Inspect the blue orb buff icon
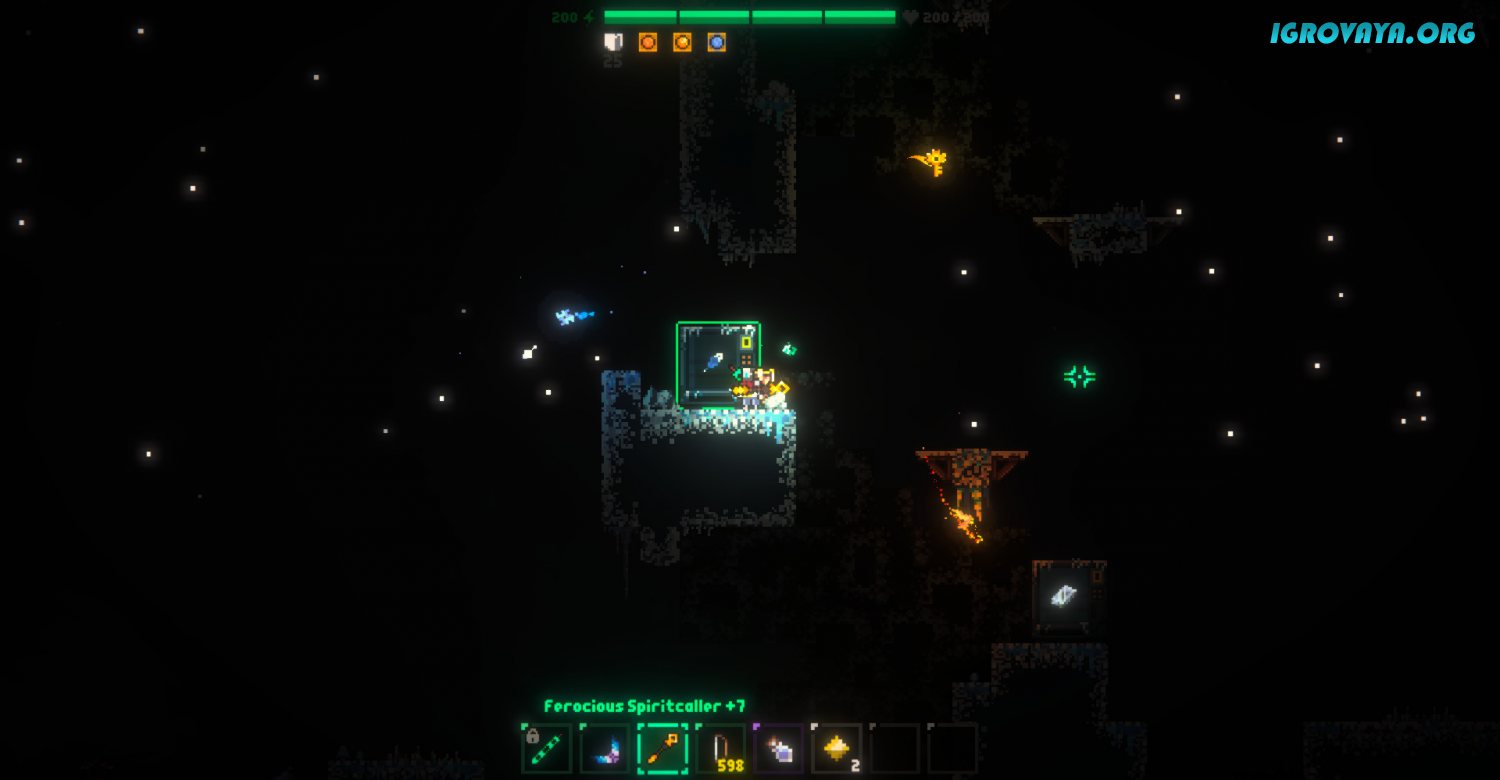 (x=716, y=42)
